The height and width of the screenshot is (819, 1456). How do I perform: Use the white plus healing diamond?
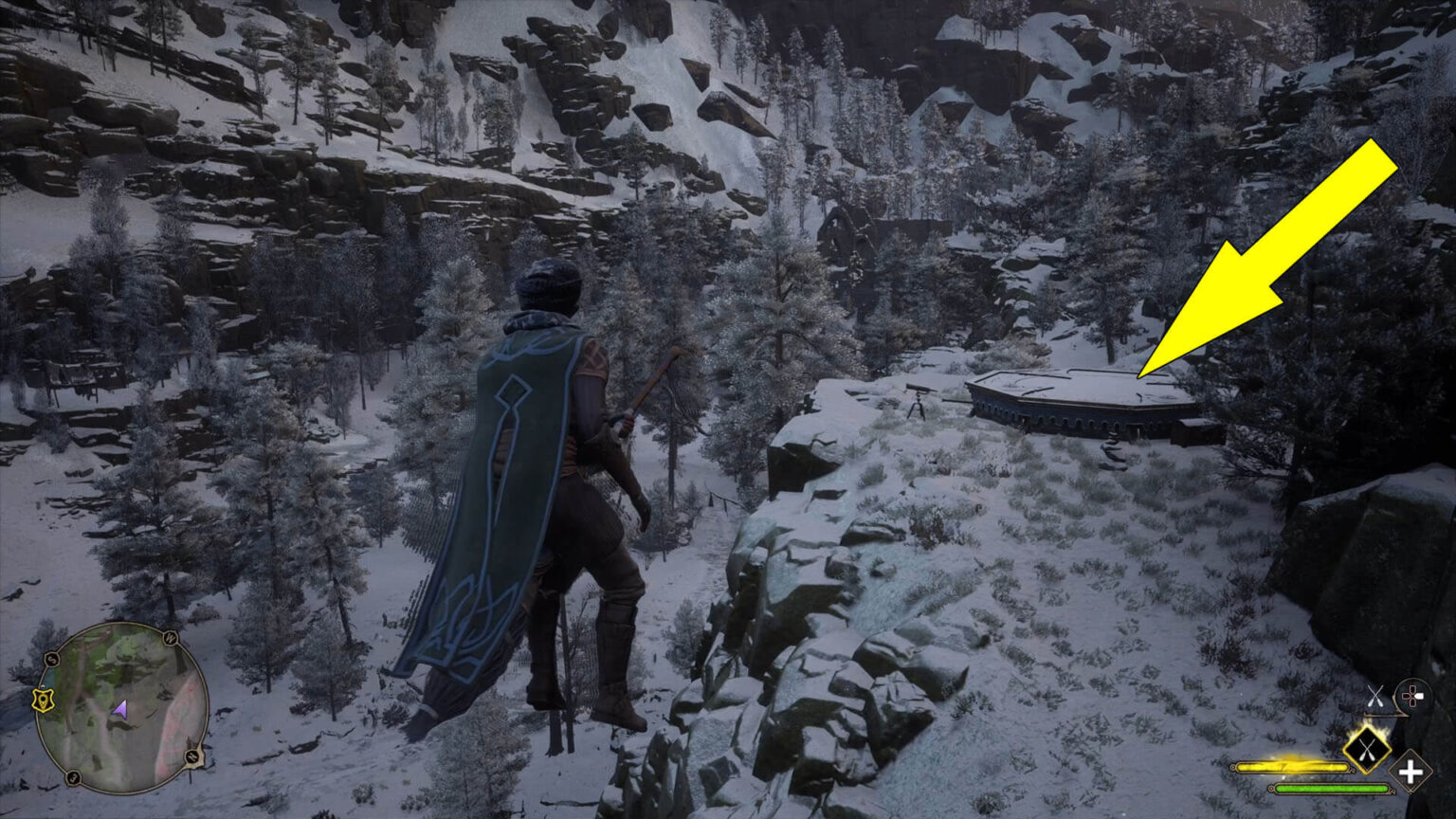(x=1410, y=772)
